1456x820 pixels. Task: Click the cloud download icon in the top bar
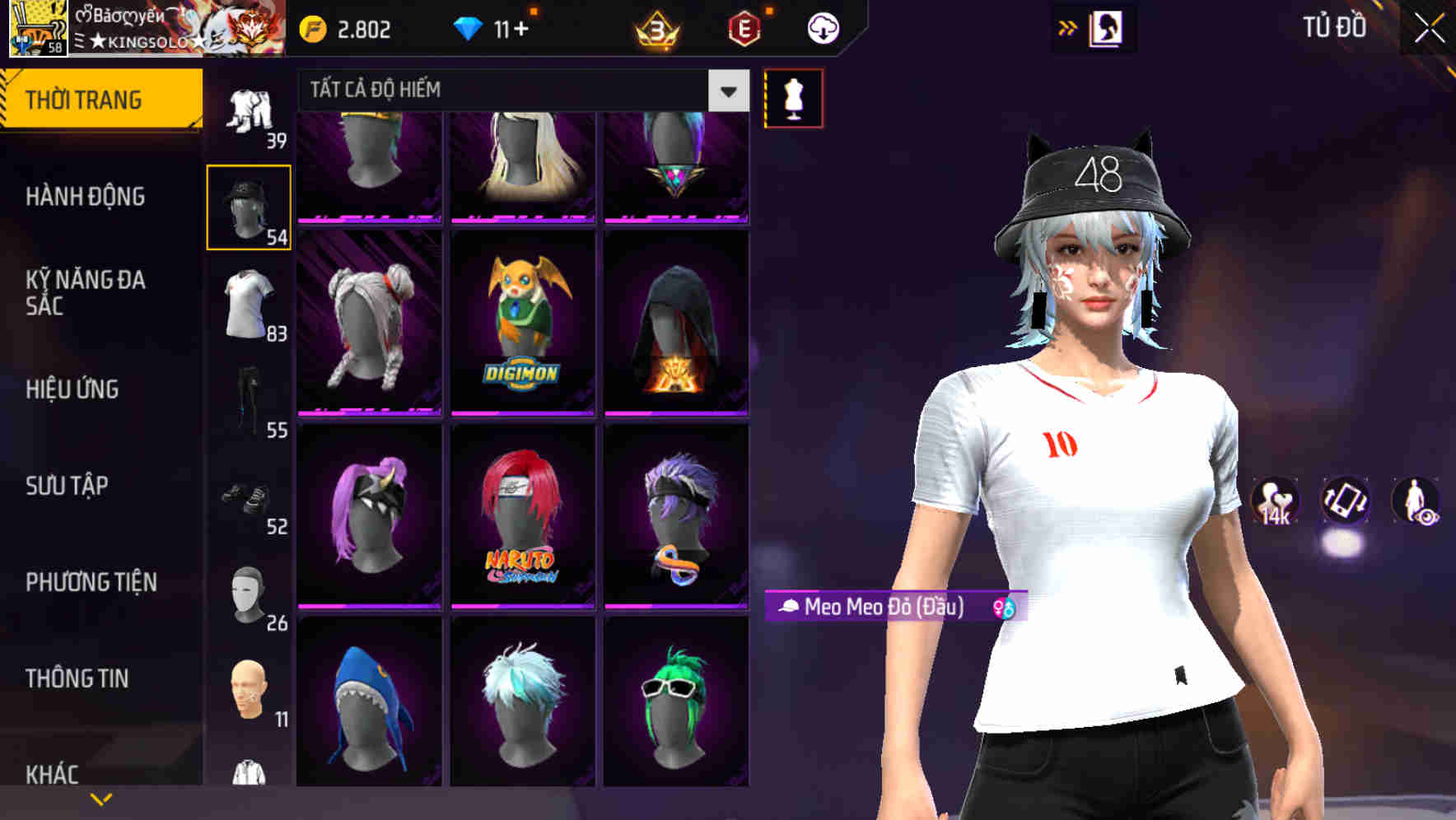pyautogui.click(x=822, y=27)
